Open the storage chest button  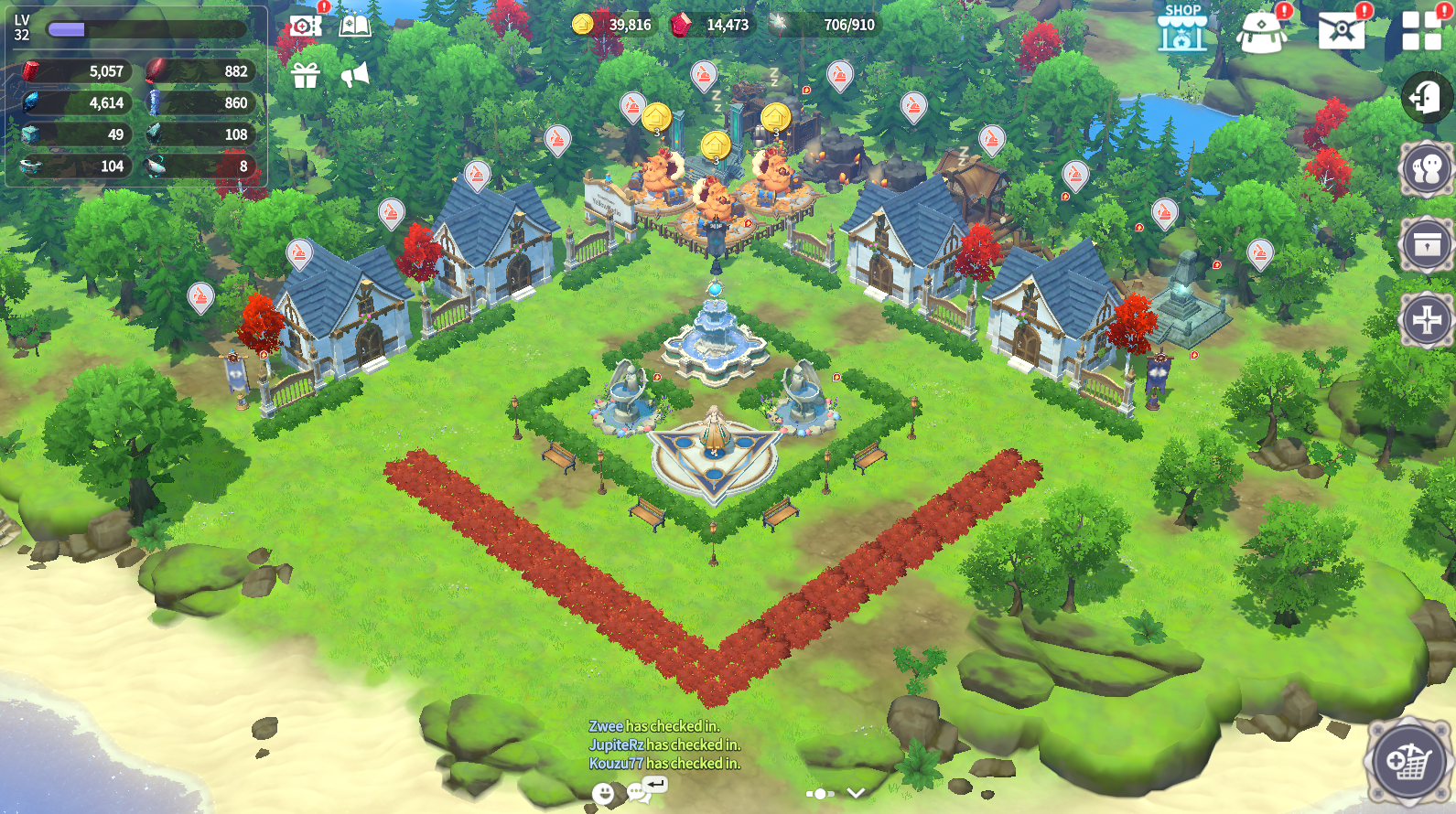[1426, 245]
